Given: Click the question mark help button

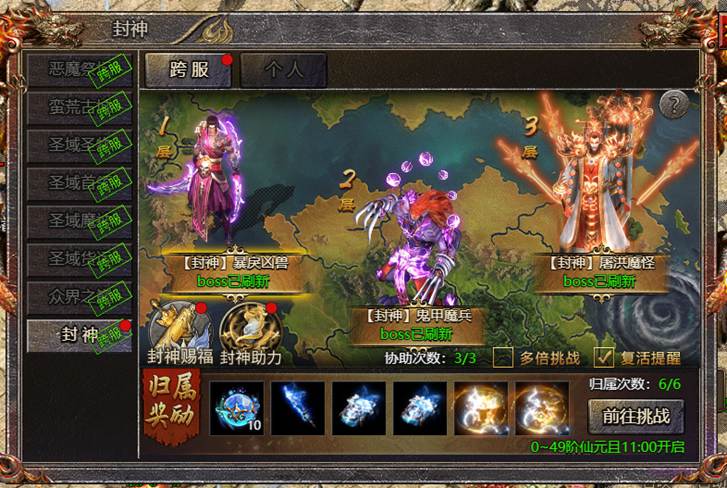Looking at the screenshot, I should 676,103.
